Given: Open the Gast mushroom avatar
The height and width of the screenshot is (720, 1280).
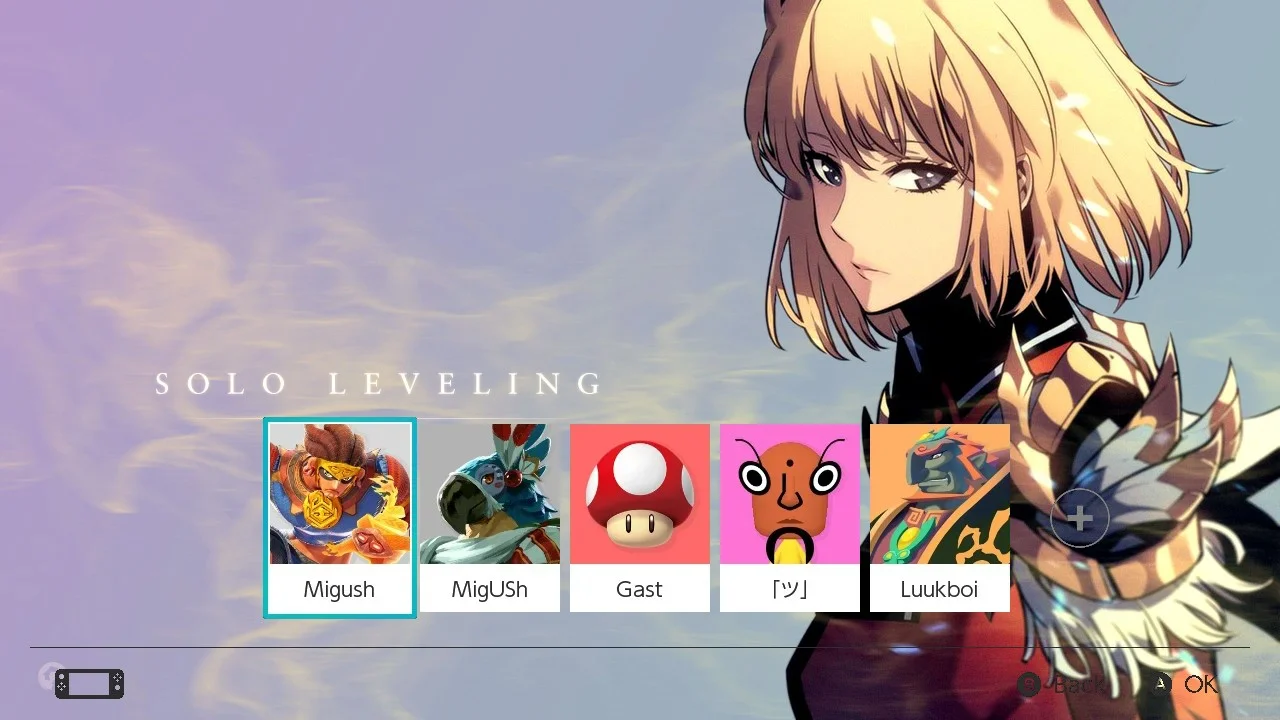Looking at the screenshot, I should tap(640, 494).
